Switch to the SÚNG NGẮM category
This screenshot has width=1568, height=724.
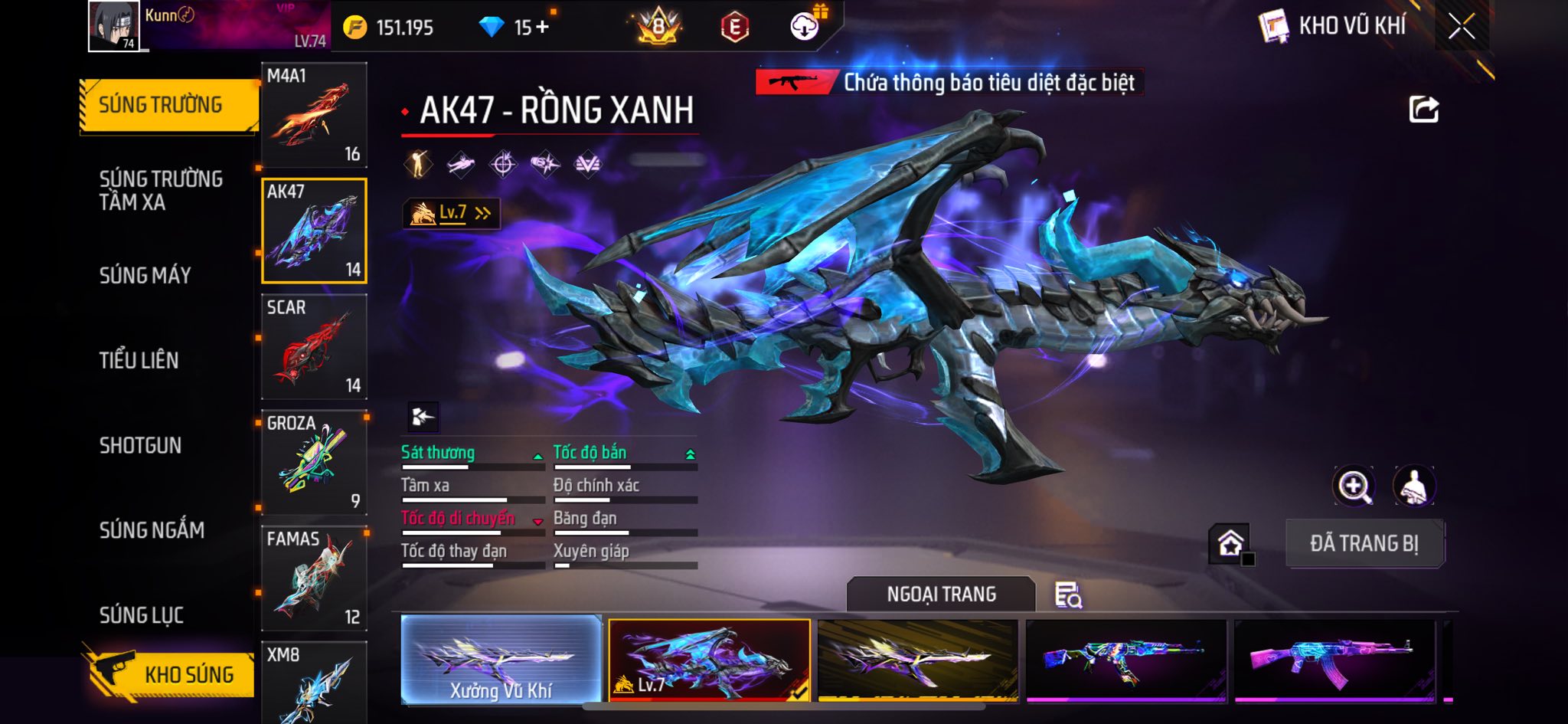click(152, 529)
